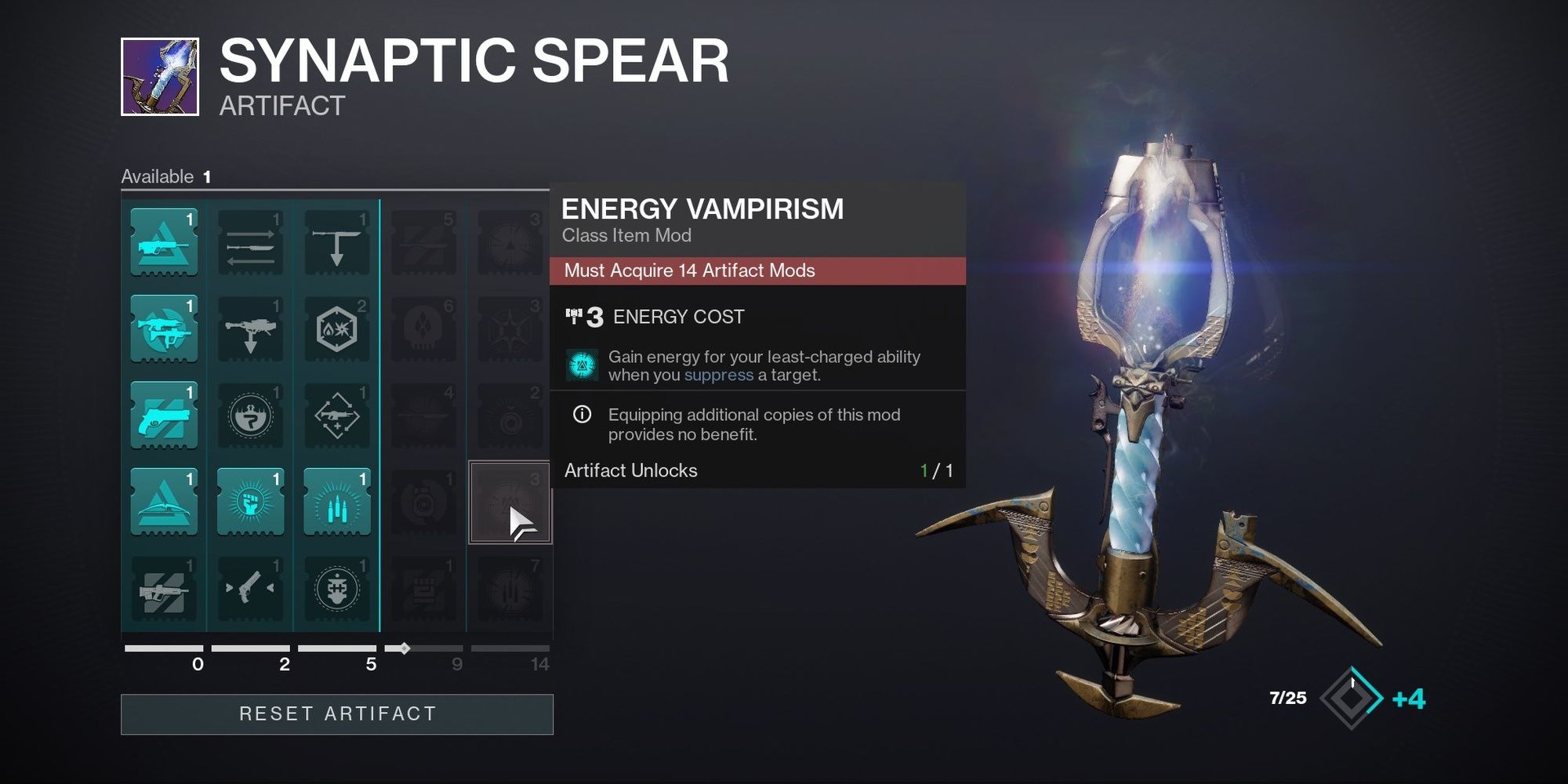
Task: Toggle the mounted machine gun mod
Action: pos(249,329)
